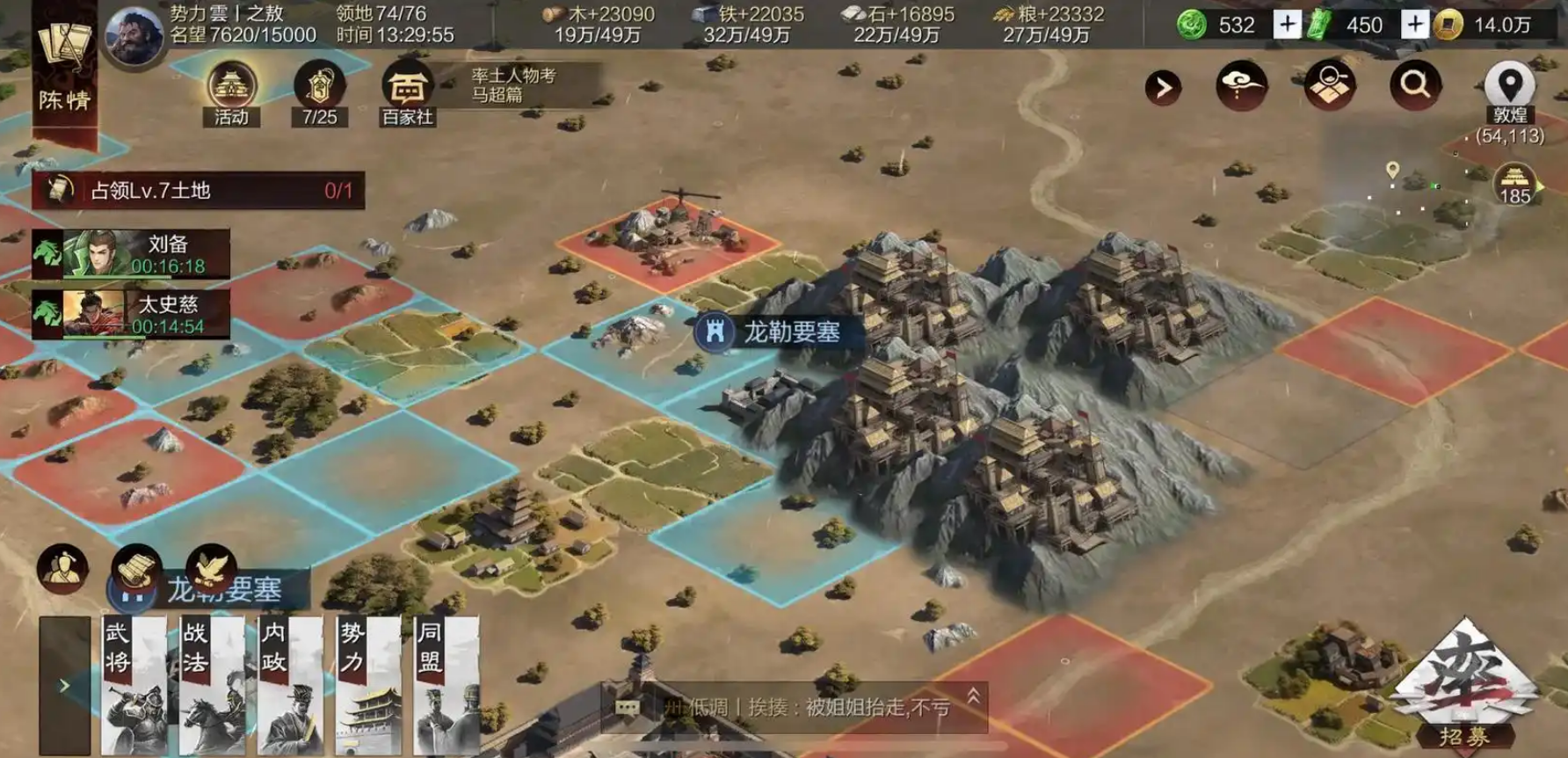Click the arrow expand button in the top bar
This screenshot has width=1568, height=758.
(1163, 87)
